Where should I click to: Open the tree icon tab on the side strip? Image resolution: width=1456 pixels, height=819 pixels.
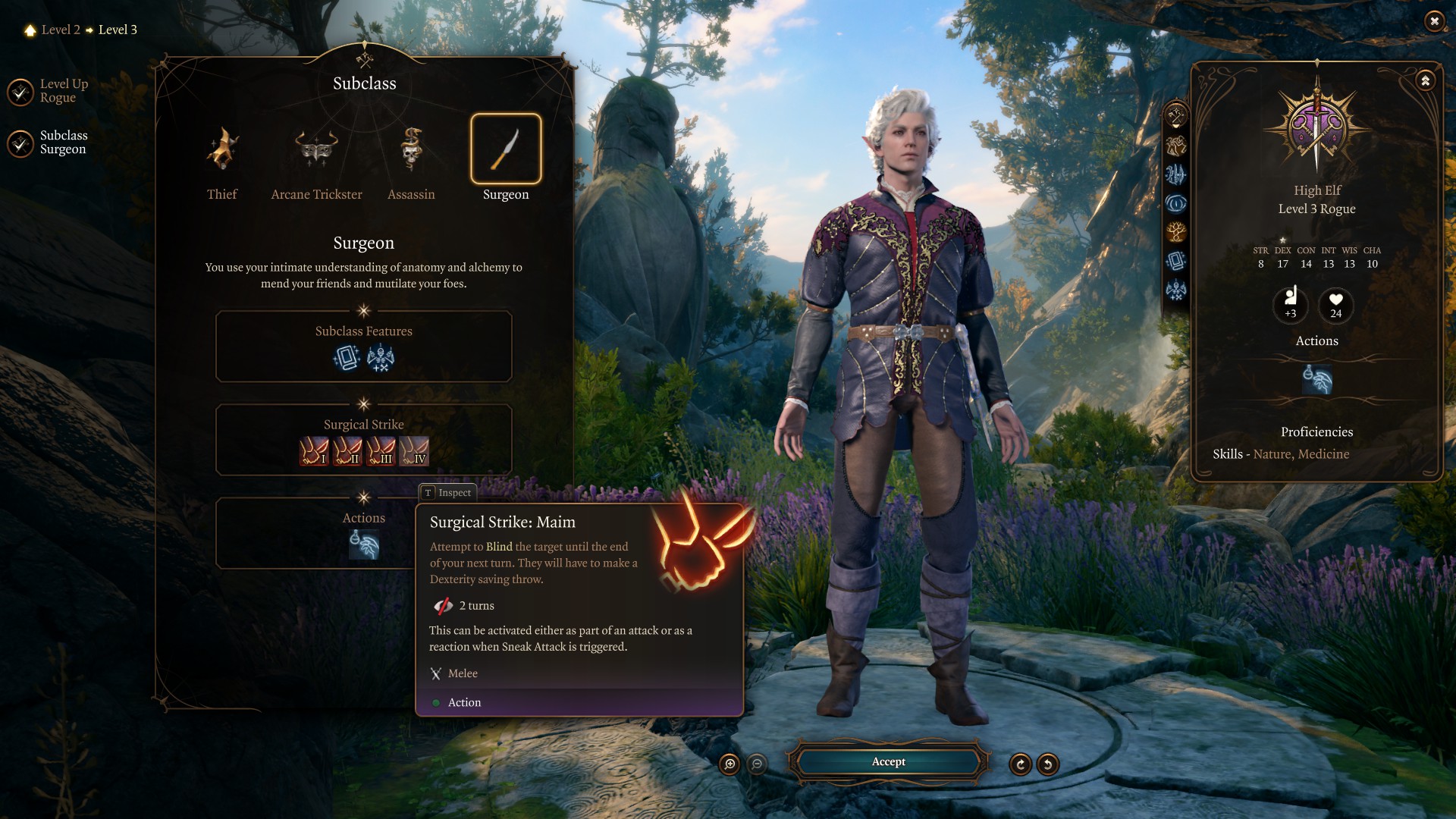tap(1176, 232)
